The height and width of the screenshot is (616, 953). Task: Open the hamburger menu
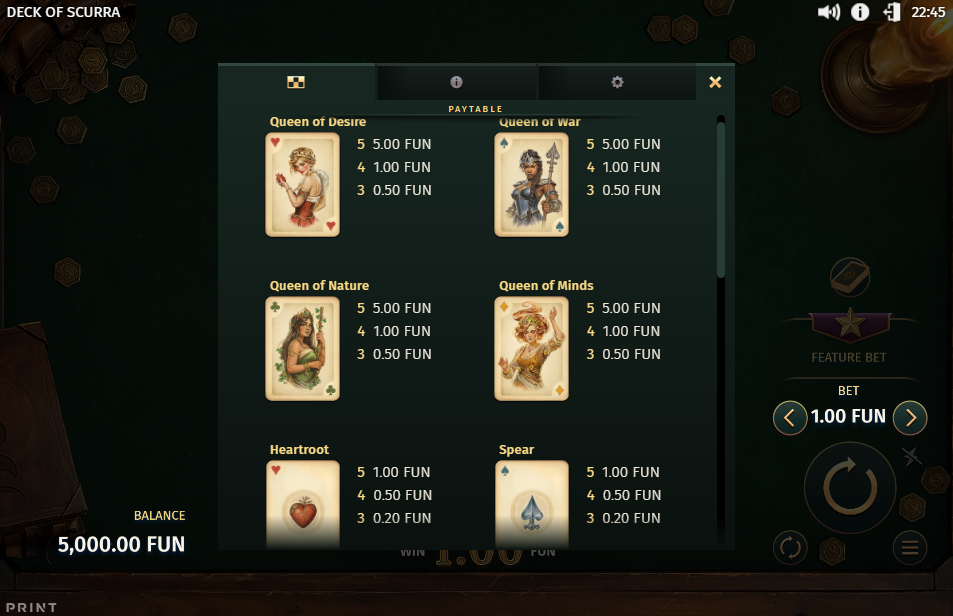(x=910, y=547)
